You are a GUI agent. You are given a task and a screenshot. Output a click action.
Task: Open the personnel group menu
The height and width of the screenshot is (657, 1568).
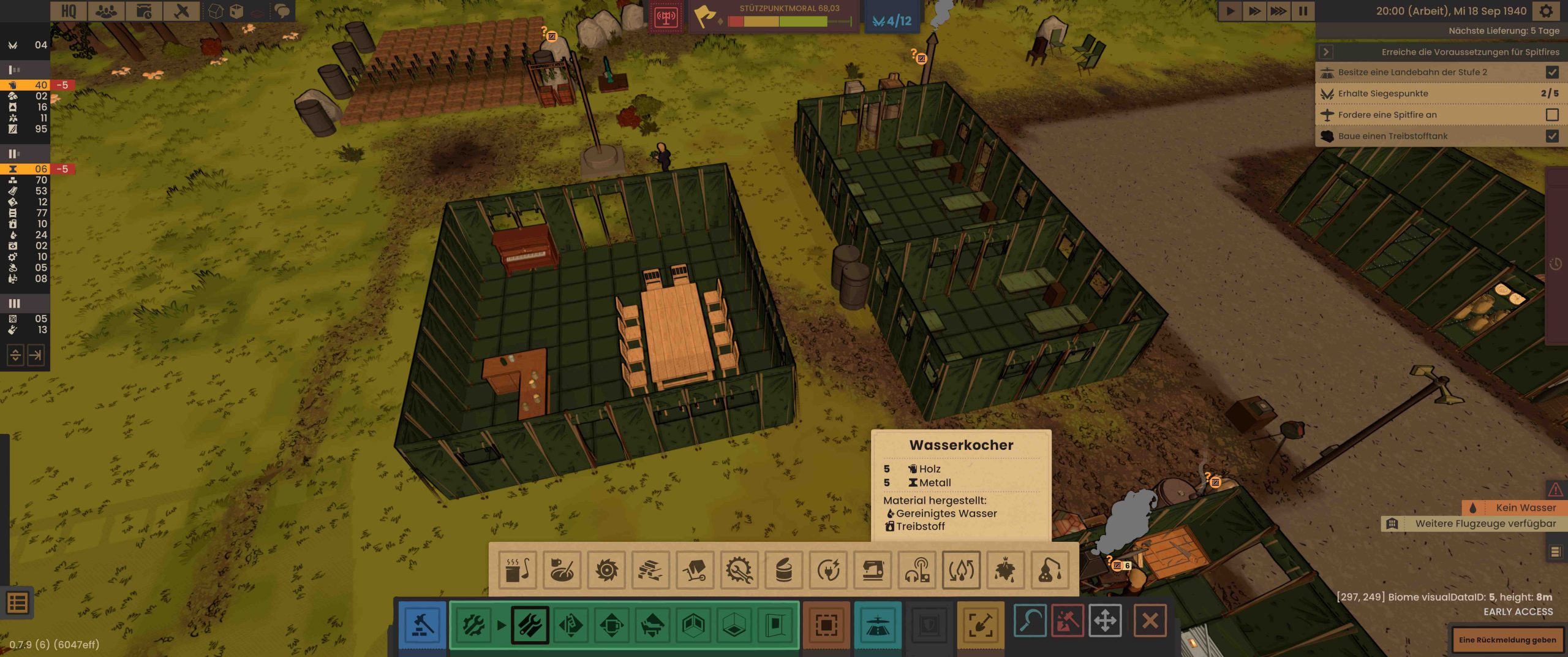pos(106,11)
